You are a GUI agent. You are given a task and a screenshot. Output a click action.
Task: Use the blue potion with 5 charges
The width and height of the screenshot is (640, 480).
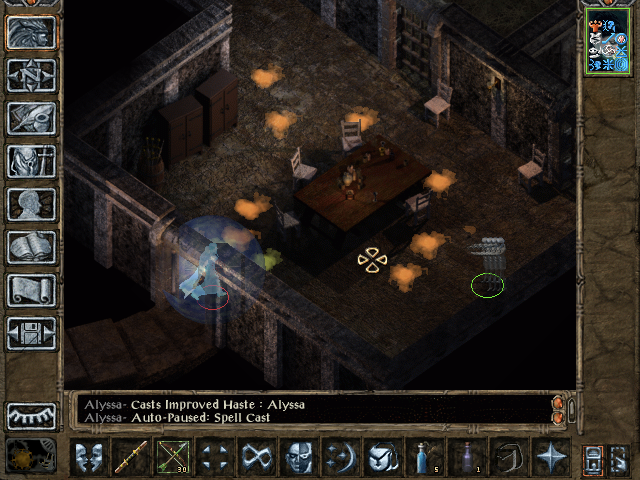tap(425, 458)
